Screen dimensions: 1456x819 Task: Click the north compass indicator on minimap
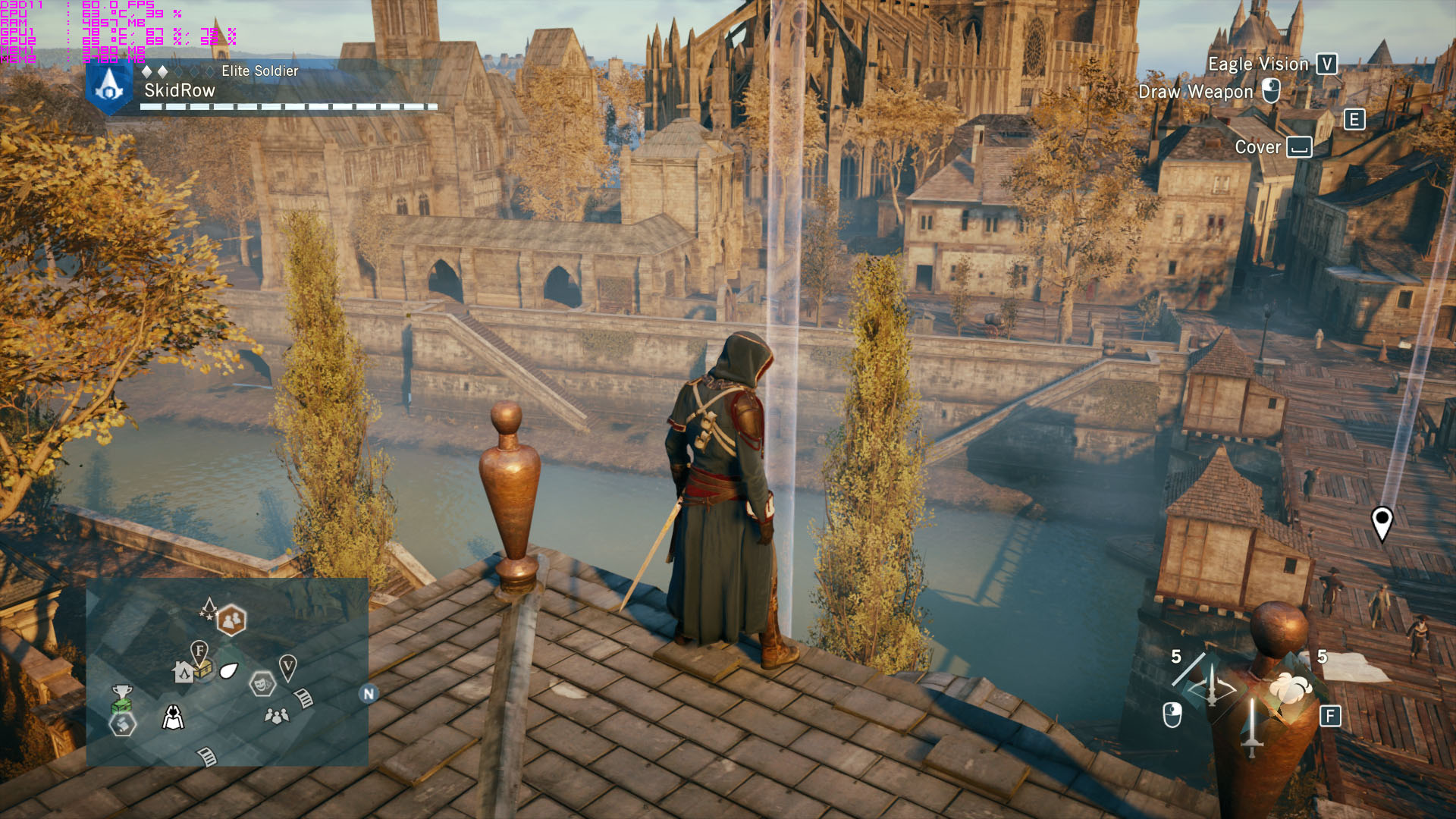[369, 693]
